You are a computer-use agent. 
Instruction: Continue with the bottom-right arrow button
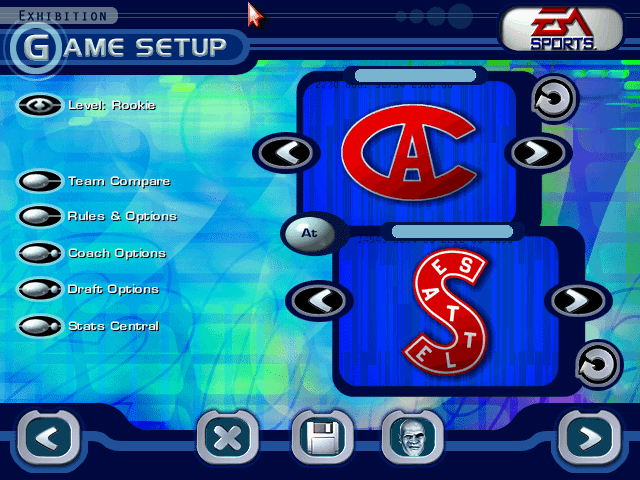[589, 437]
